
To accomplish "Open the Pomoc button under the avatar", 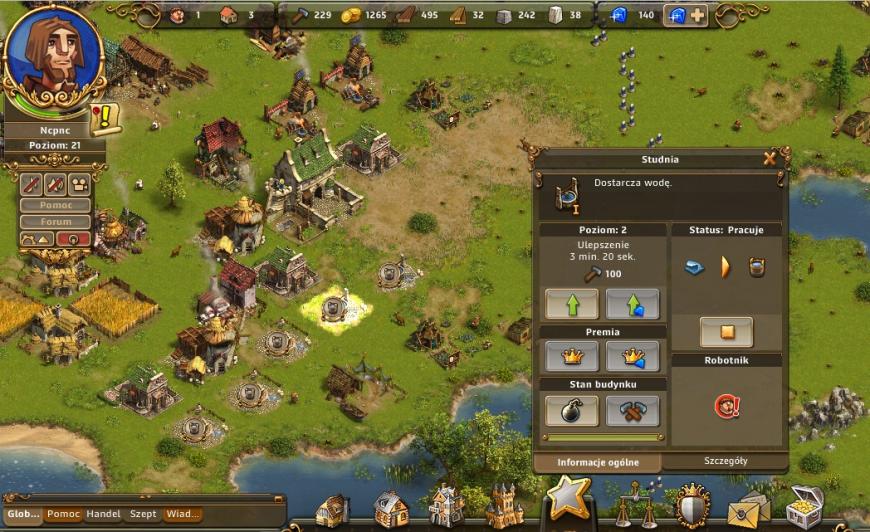I will coord(55,205).
